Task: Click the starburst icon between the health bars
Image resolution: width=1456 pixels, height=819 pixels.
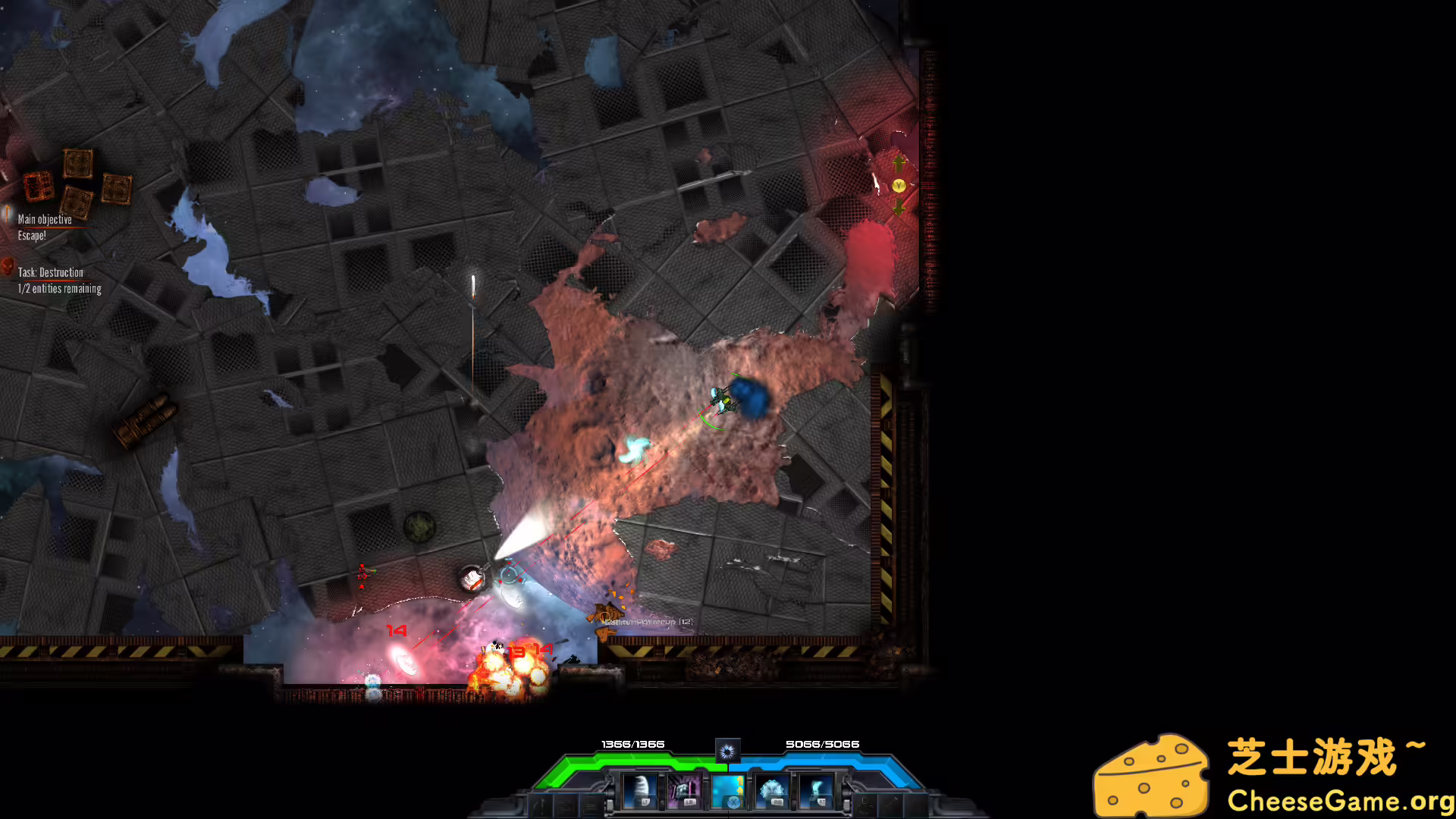Action: (728, 750)
